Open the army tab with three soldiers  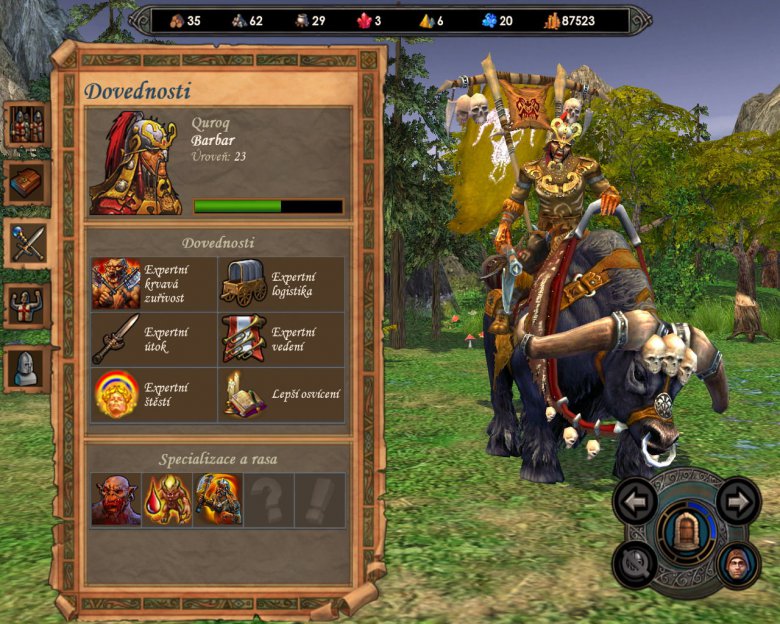click(x=26, y=125)
